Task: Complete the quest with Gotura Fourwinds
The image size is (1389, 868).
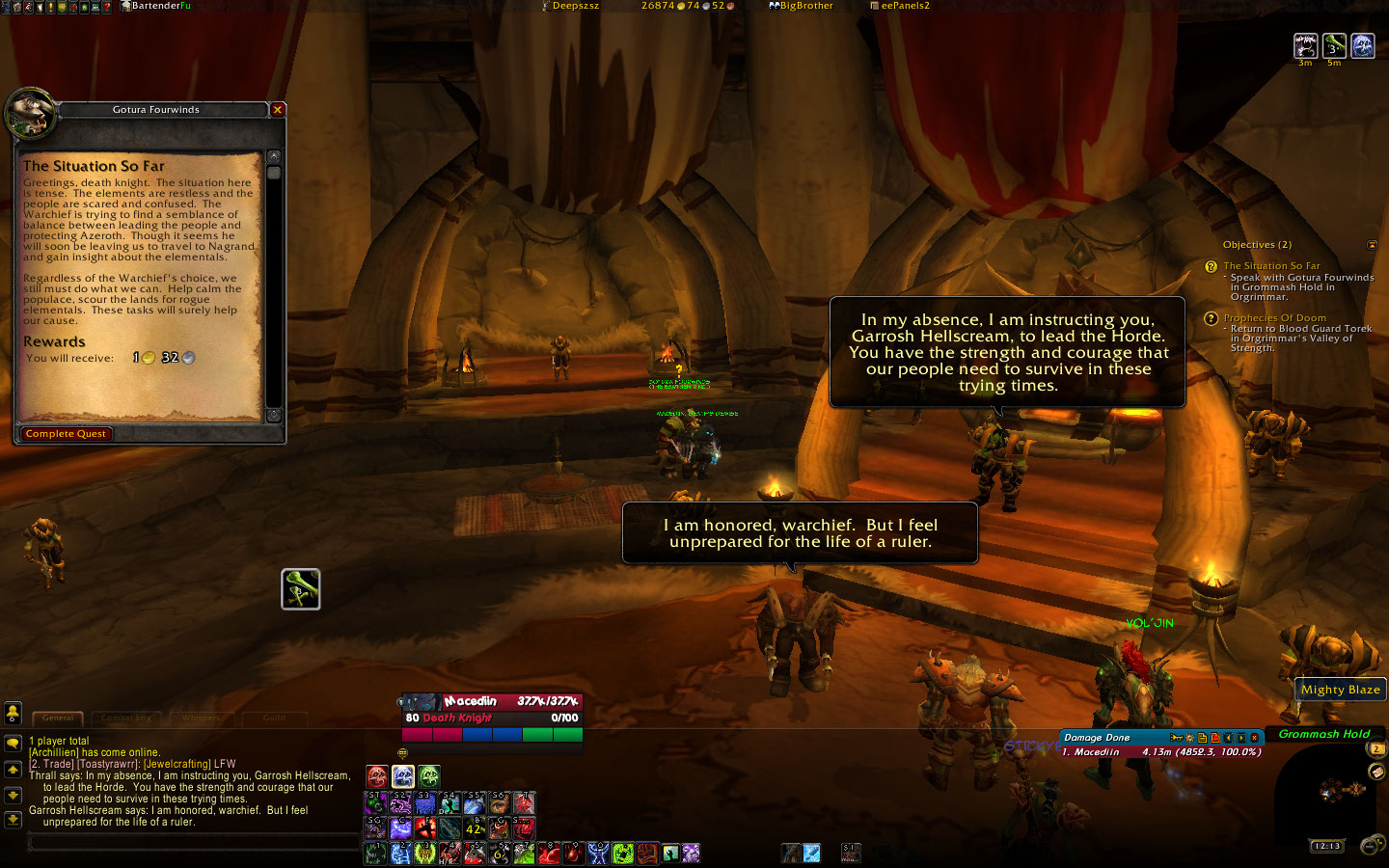Action: pyautogui.click(x=66, y=434)
